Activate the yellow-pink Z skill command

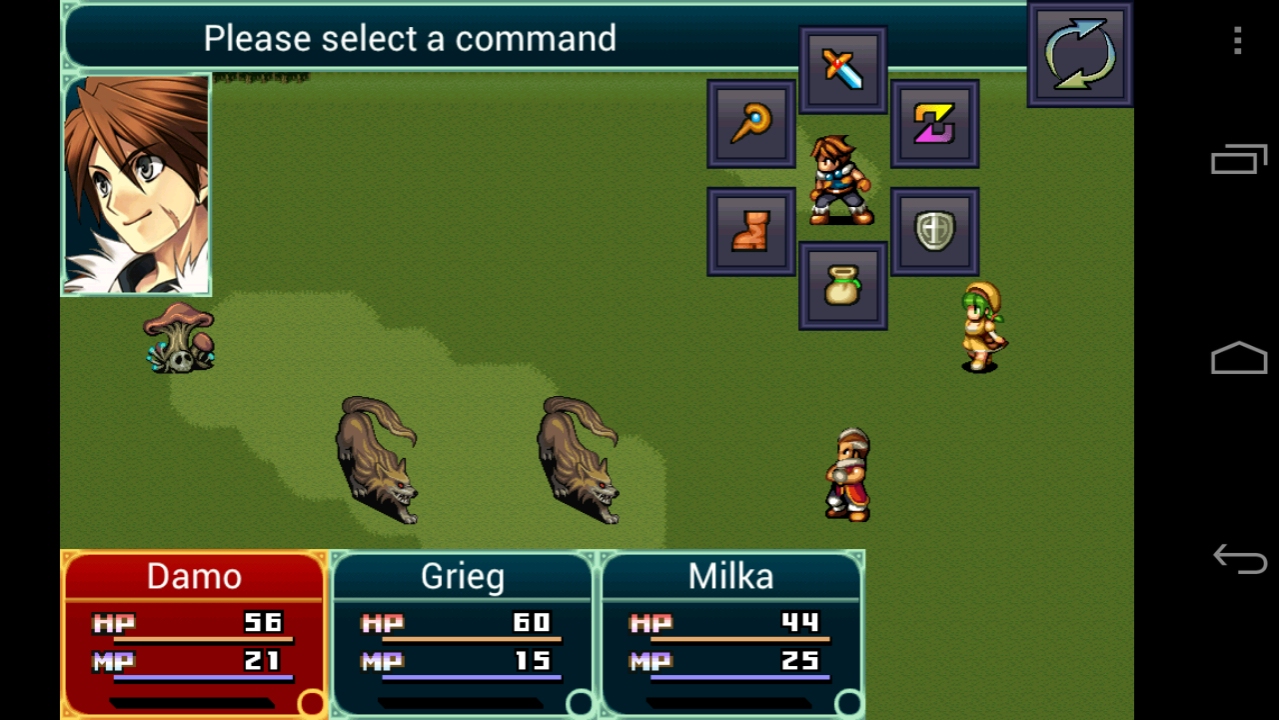tap(934, 124)
